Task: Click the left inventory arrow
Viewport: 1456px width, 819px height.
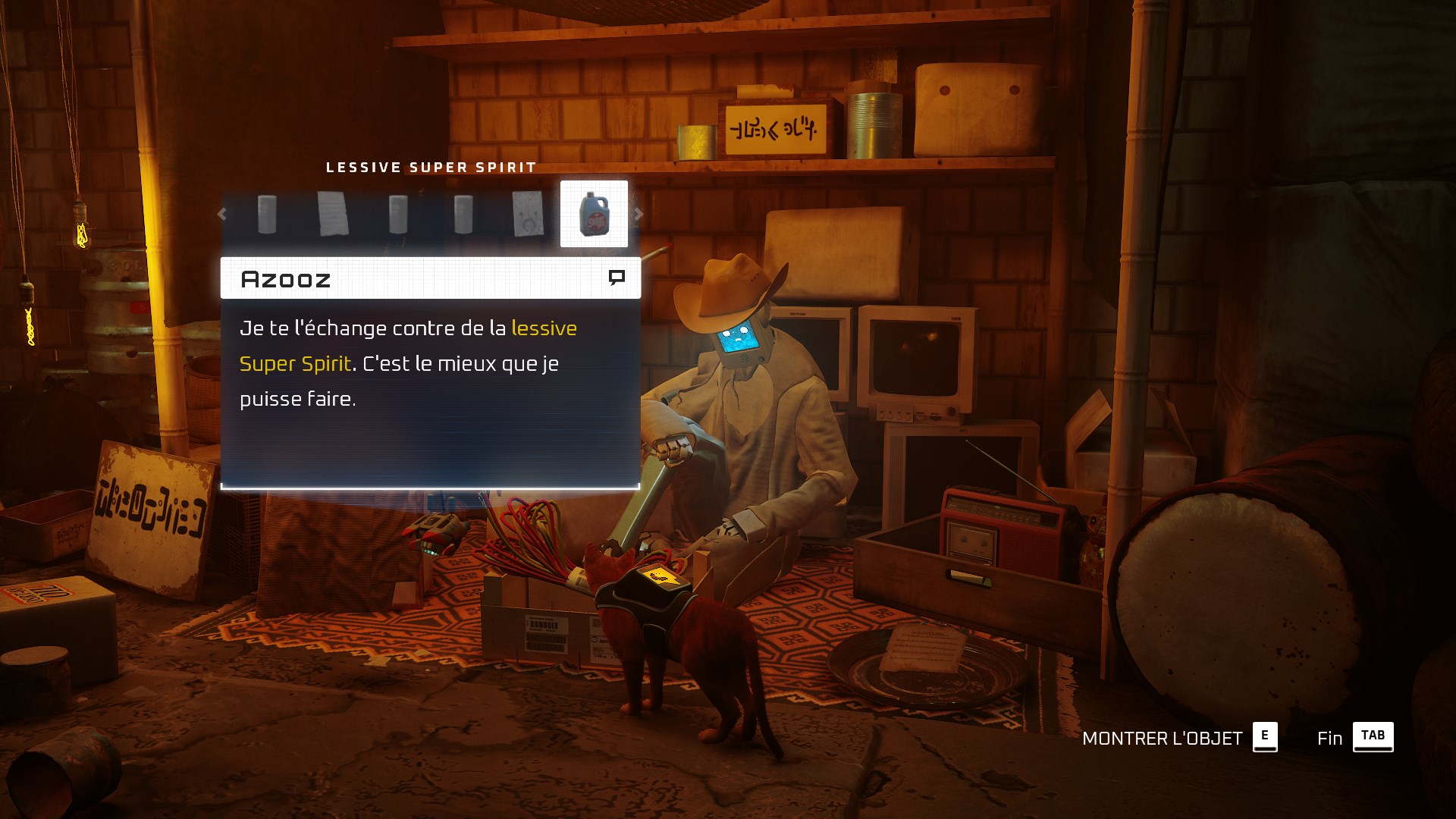Action: (x=222, y=215)
